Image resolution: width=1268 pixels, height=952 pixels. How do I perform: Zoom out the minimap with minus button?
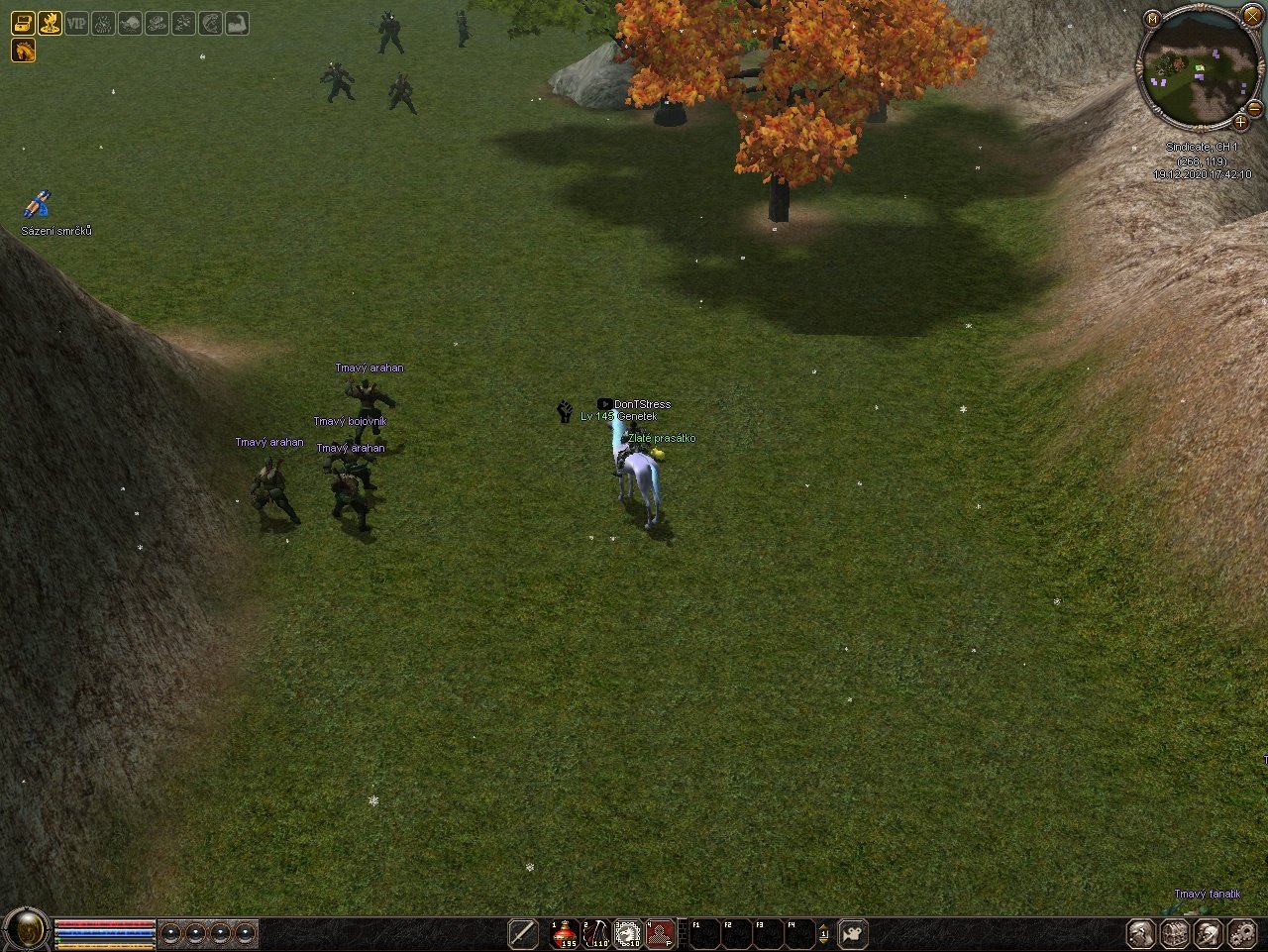1254,107
